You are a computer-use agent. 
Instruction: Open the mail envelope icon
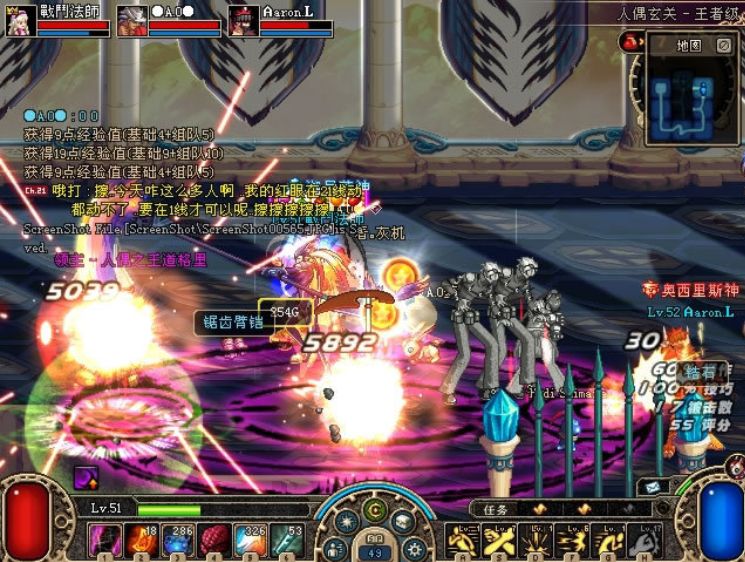pos(652,487)
